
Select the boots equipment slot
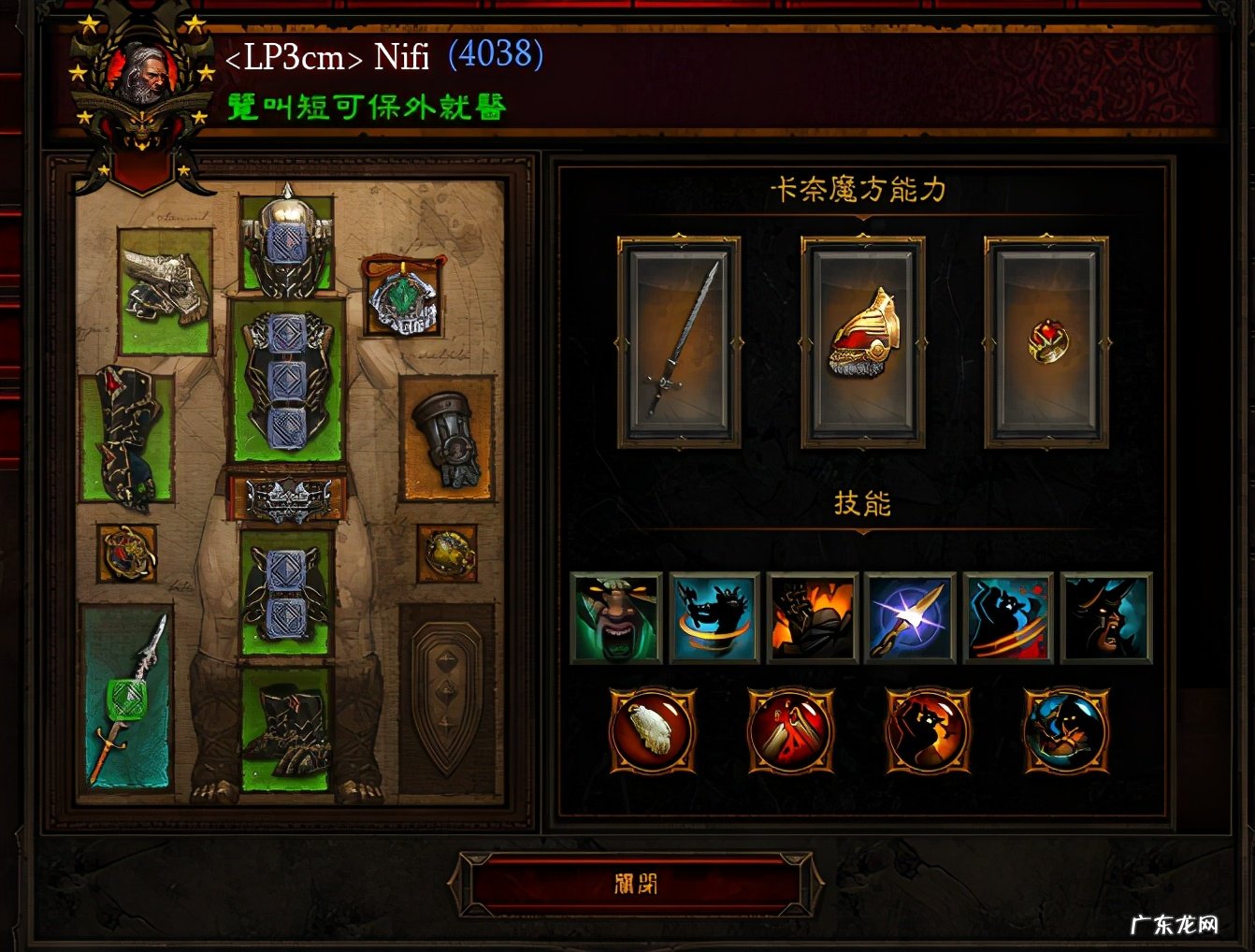click(x=287, y=727)
